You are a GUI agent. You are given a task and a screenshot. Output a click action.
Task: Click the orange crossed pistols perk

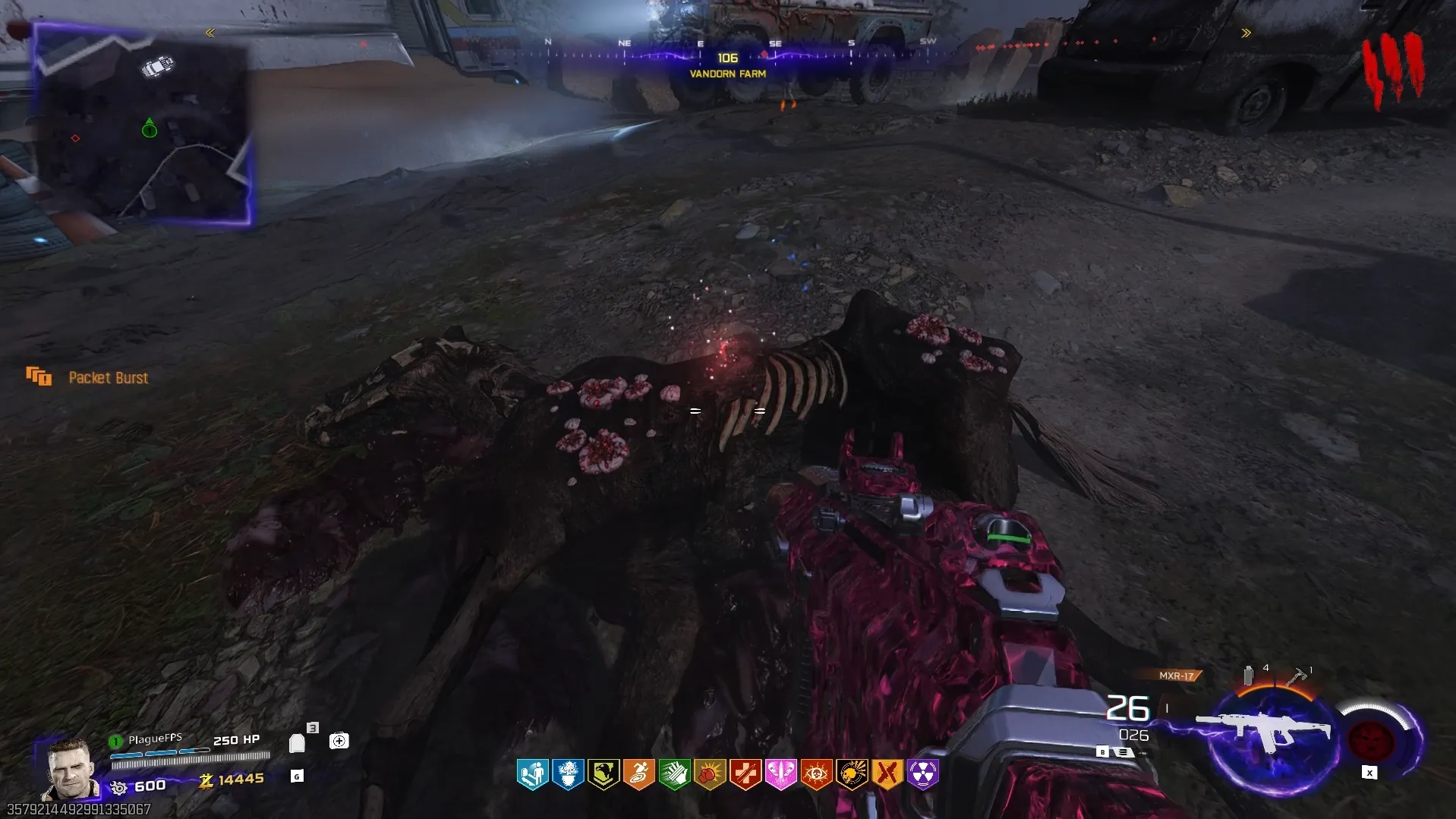[887, 774]
